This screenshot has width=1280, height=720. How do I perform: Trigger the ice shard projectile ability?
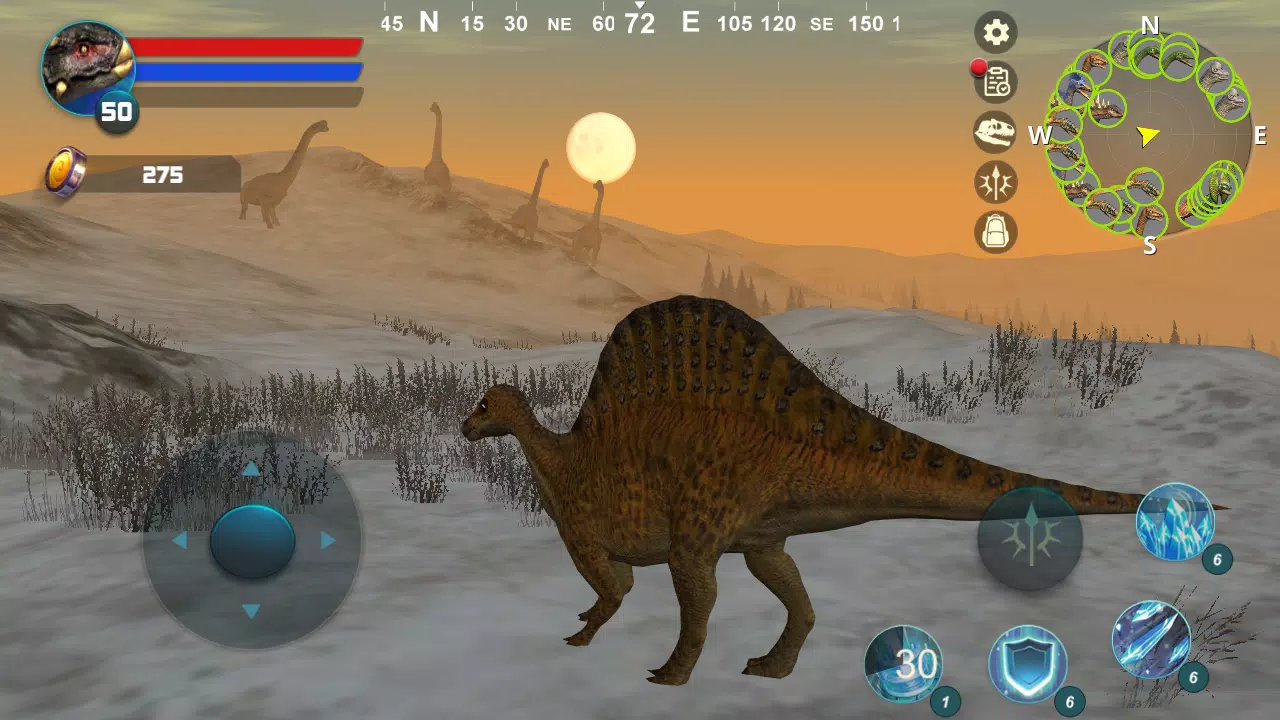[1152, 640]
